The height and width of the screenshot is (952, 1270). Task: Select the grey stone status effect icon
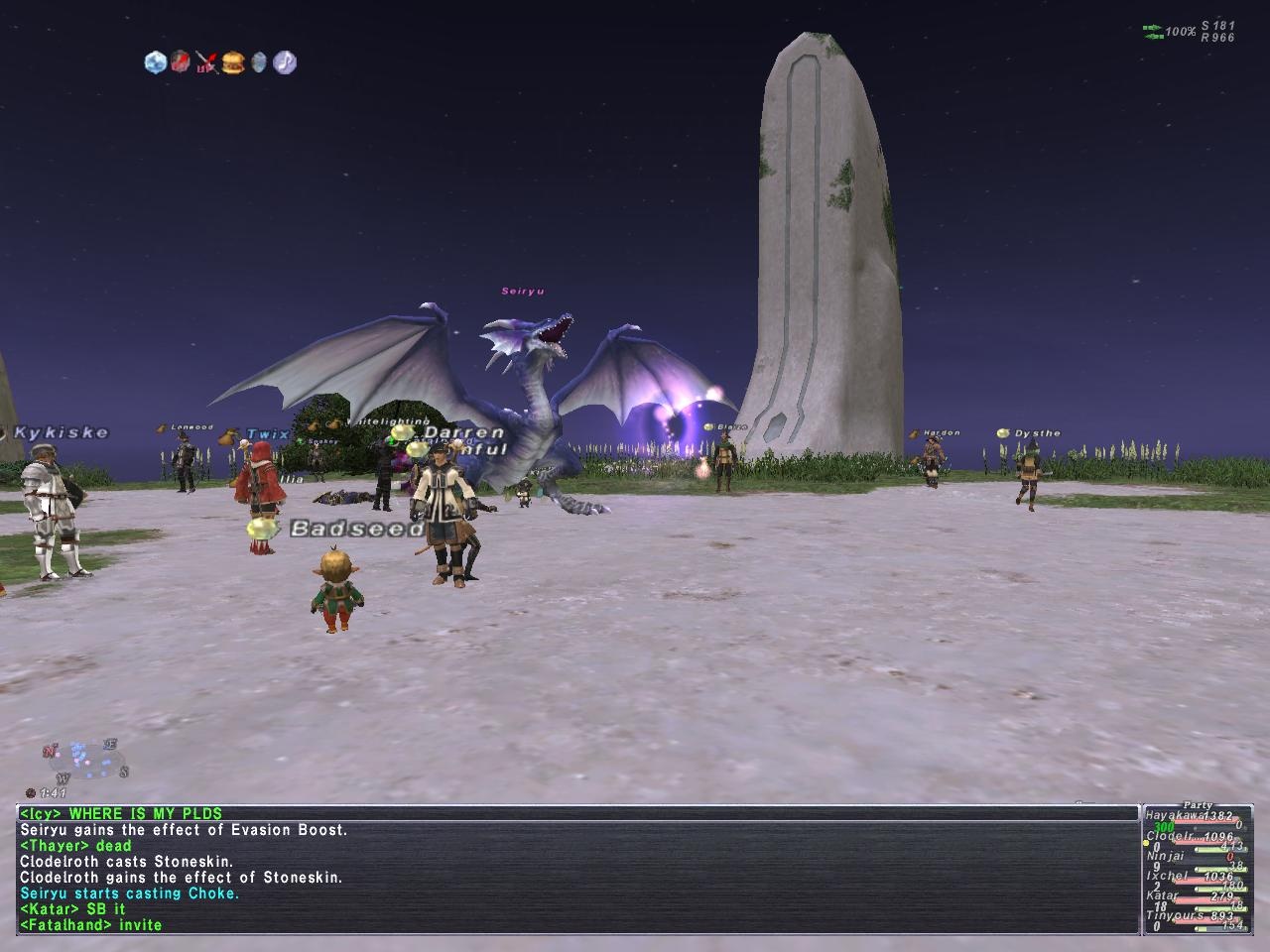click(259, 62)
